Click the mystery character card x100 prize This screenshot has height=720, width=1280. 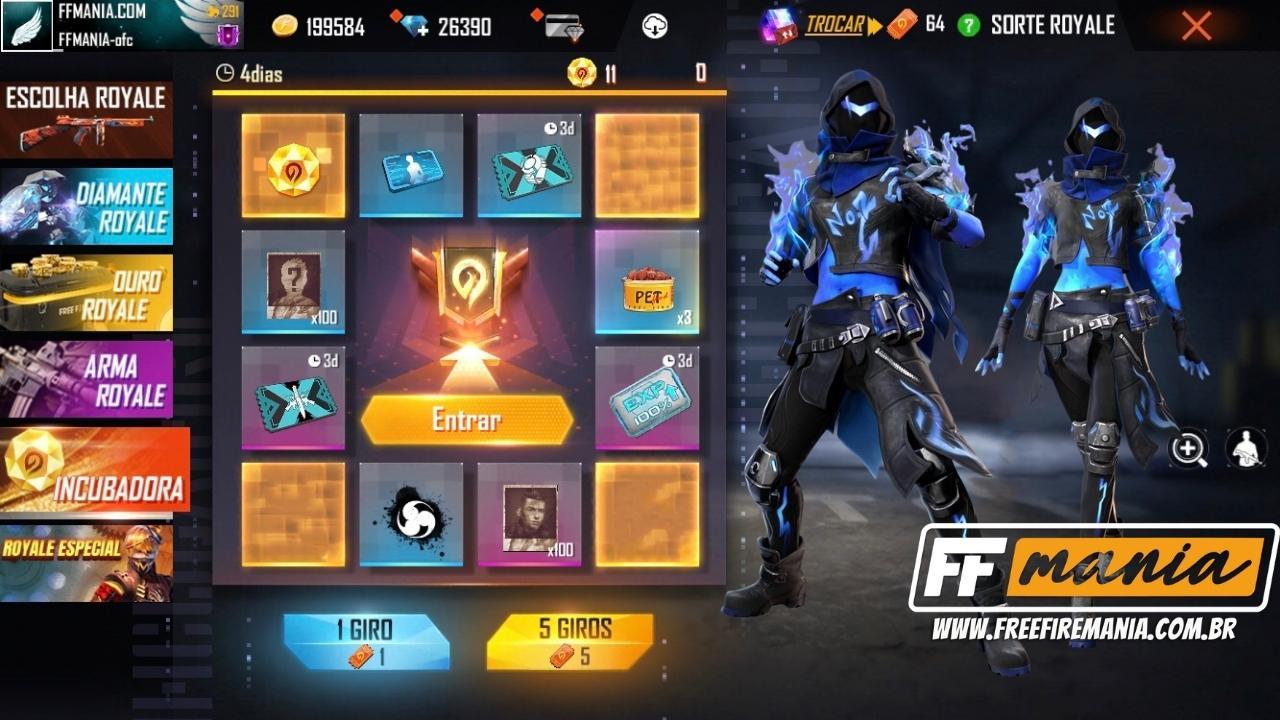coord(292,281)
